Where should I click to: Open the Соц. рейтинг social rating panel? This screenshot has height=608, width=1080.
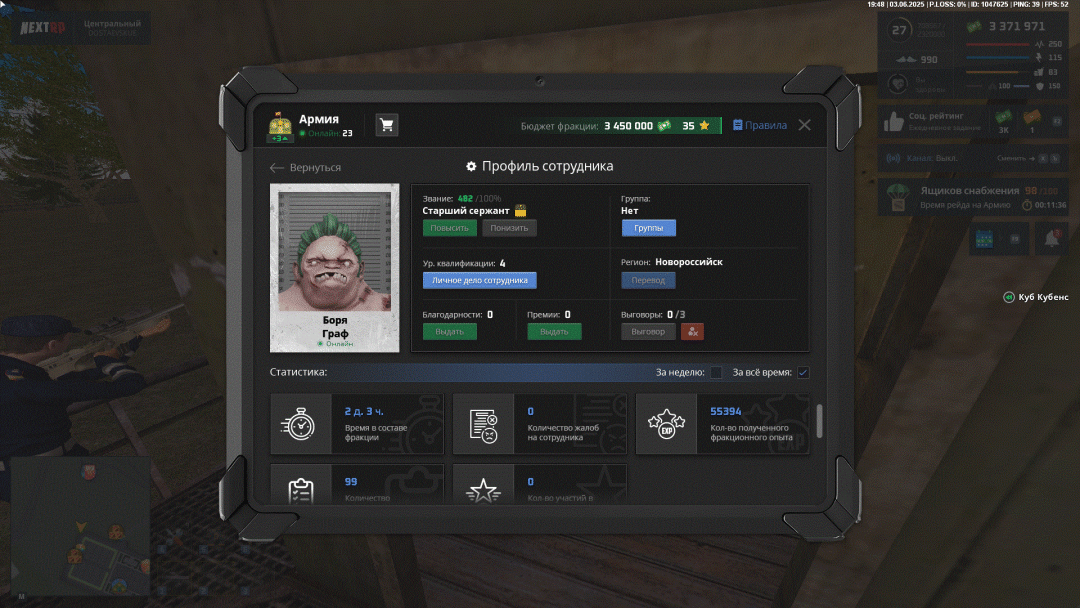tap(930, 122)
